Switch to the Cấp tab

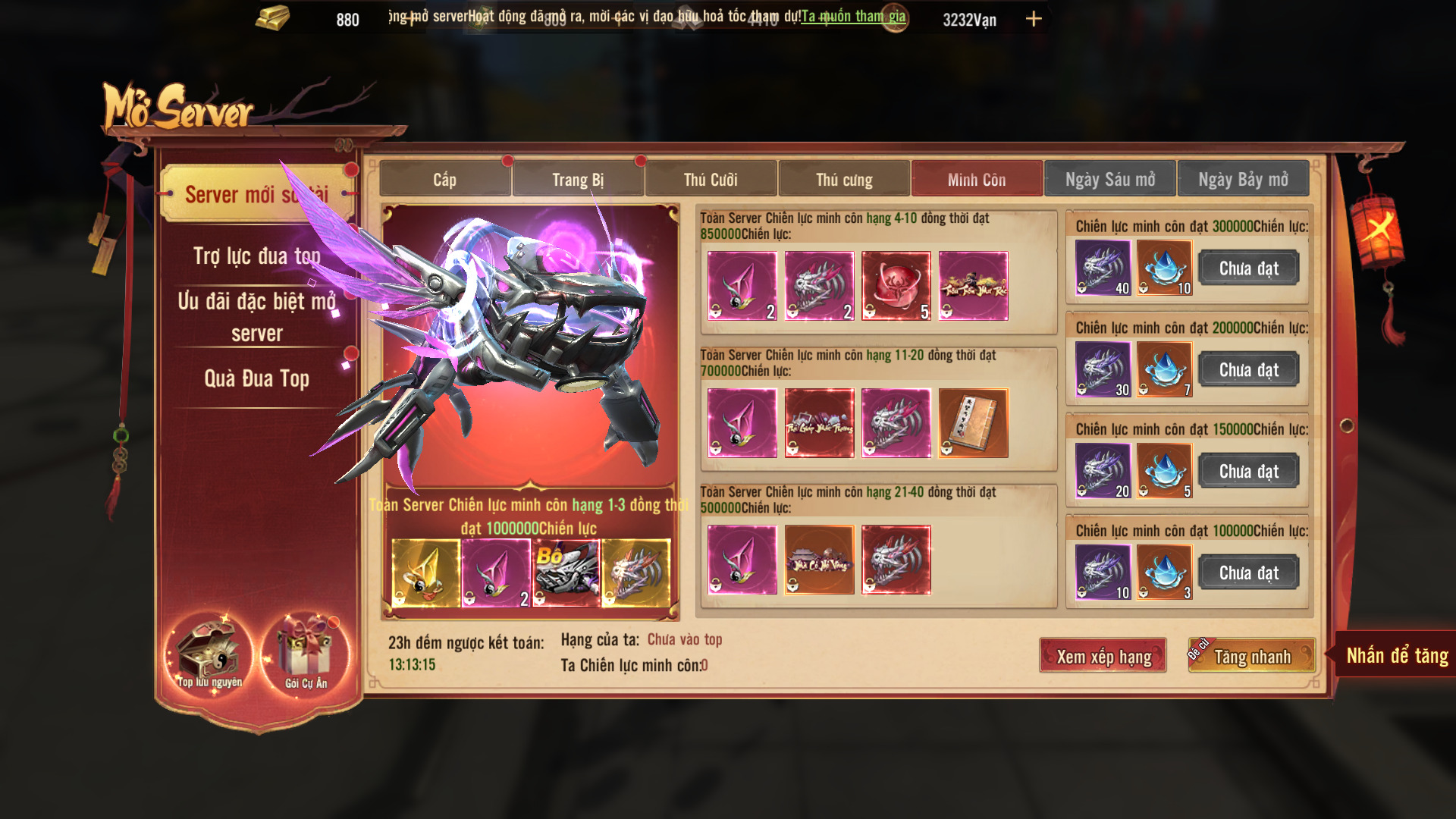click(x=445, y=180)
